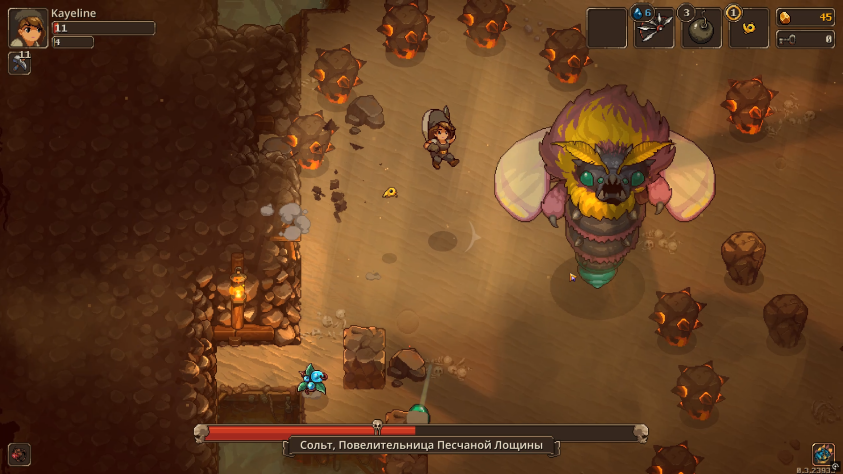
Task: Select the pickaxe status icon
Action: pyautogui.click(x=20, y=63)
